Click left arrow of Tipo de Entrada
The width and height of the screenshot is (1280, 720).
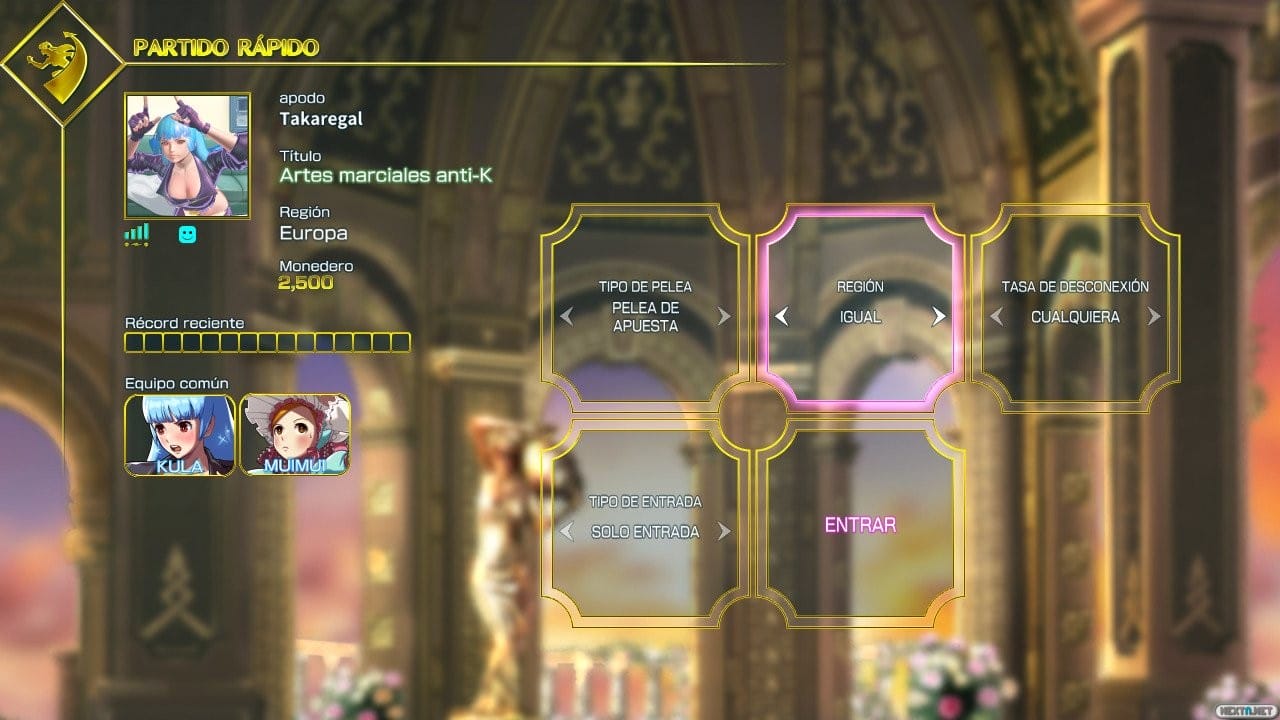pyautogui.click(x=567, y=531)
